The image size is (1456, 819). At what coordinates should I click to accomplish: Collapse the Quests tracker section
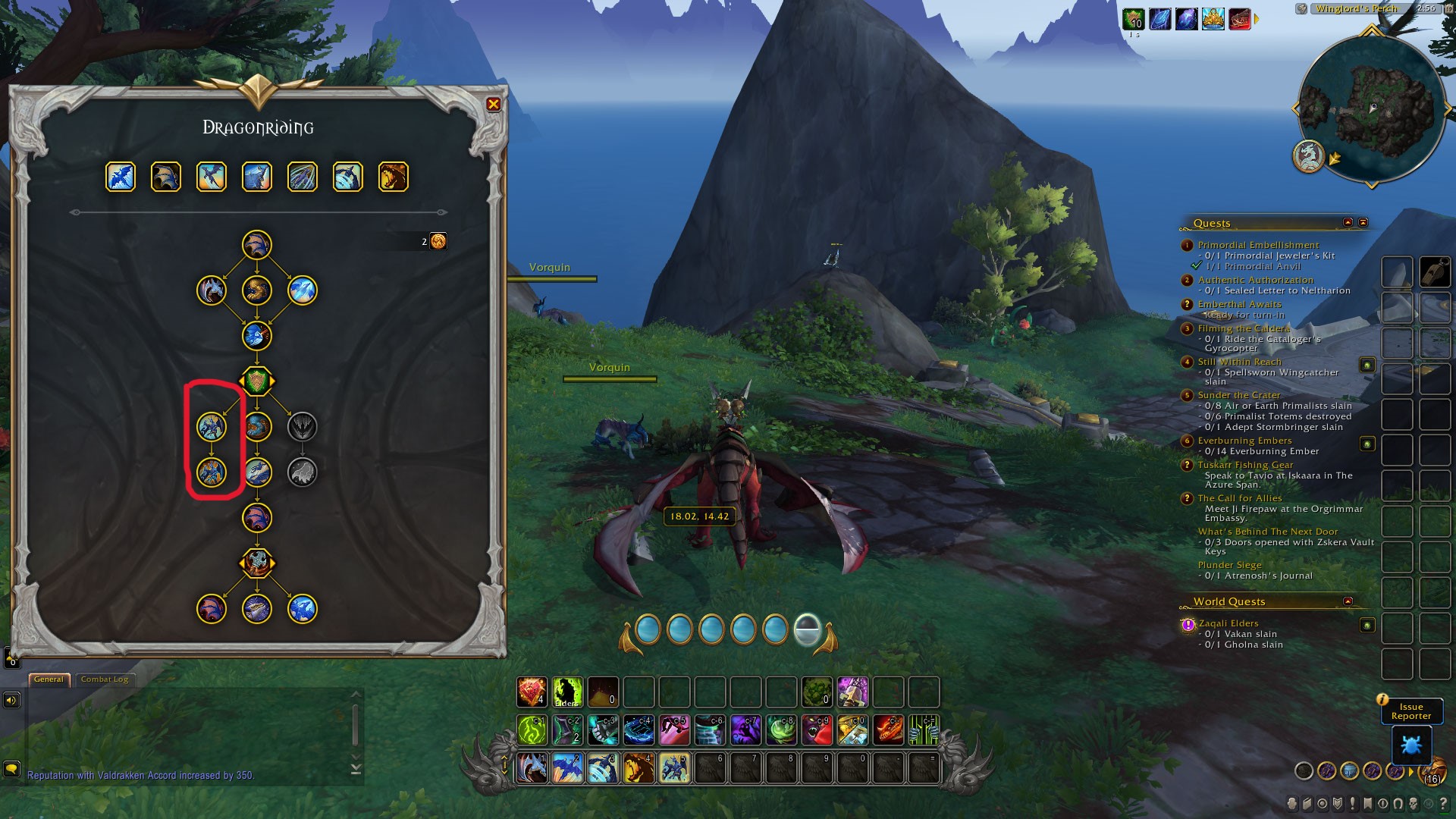click(1348, 223)
